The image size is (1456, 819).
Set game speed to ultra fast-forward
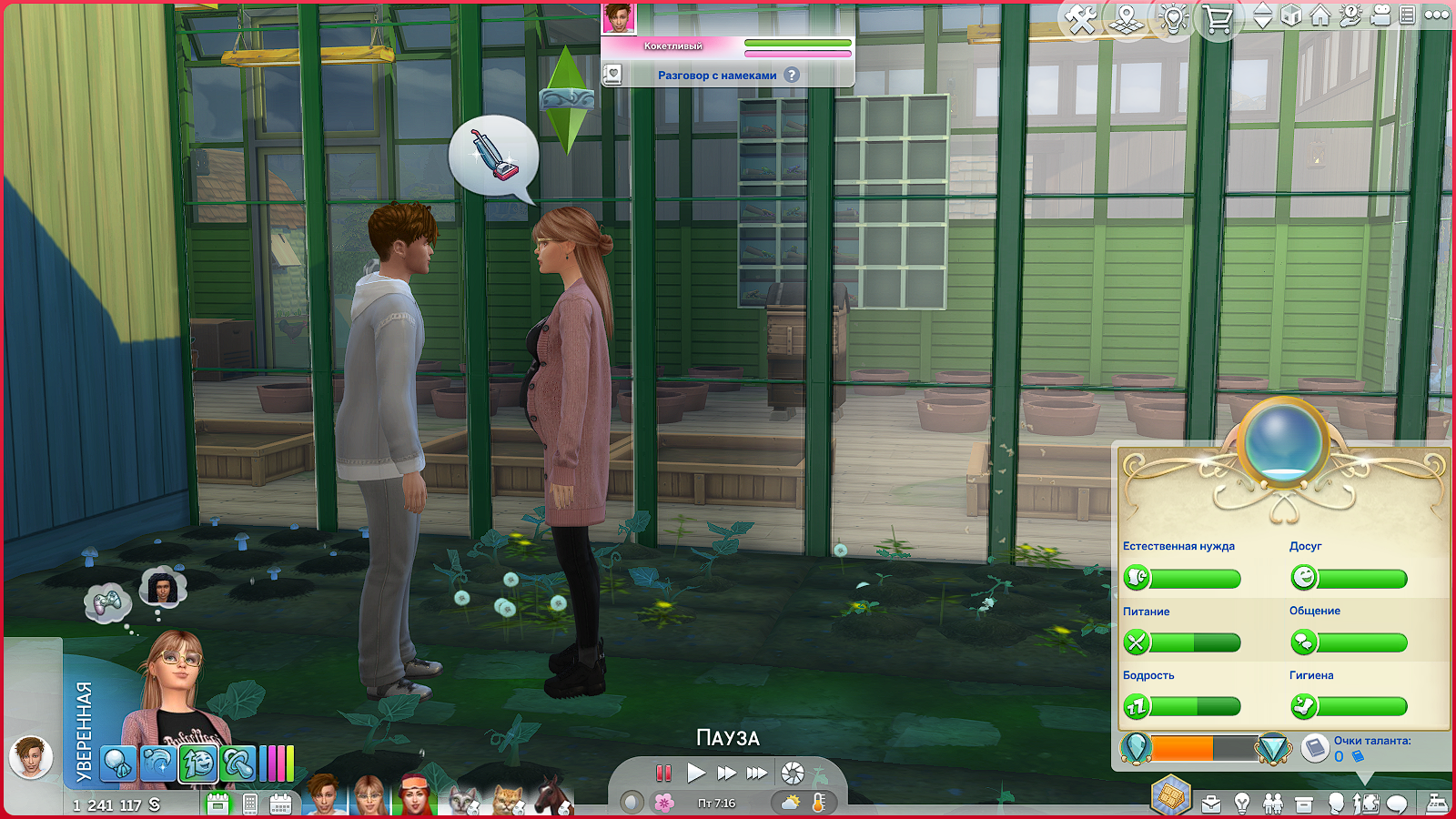point(757,773)
